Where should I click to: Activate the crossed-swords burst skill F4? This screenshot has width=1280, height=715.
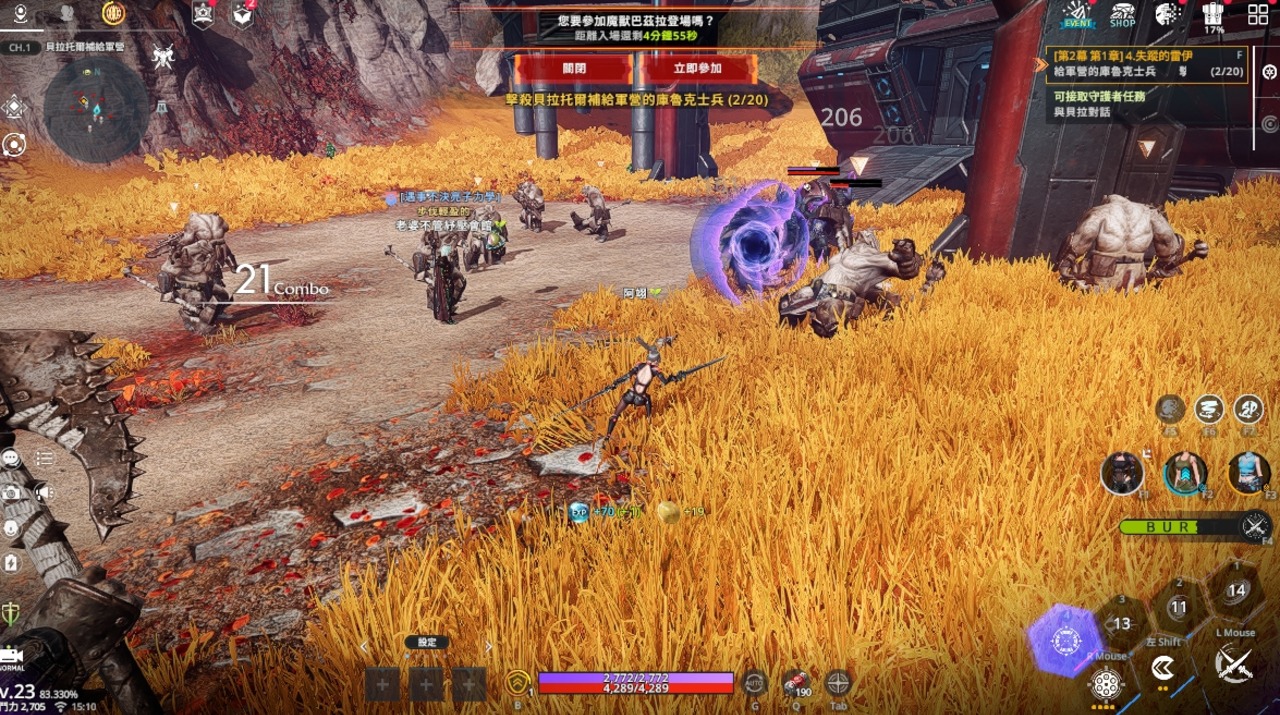1255,524
